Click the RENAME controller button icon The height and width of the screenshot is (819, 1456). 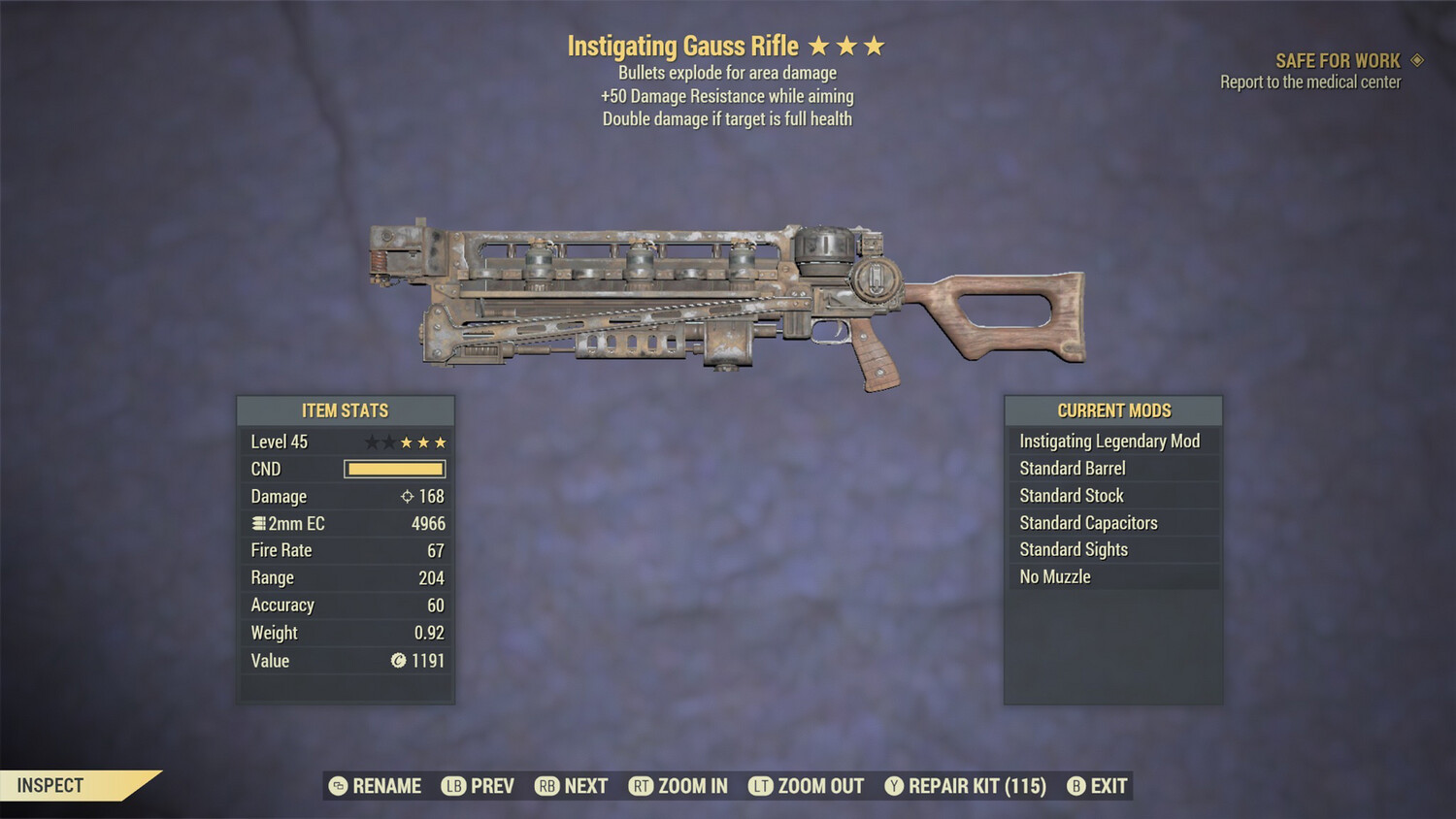[336, 786]
